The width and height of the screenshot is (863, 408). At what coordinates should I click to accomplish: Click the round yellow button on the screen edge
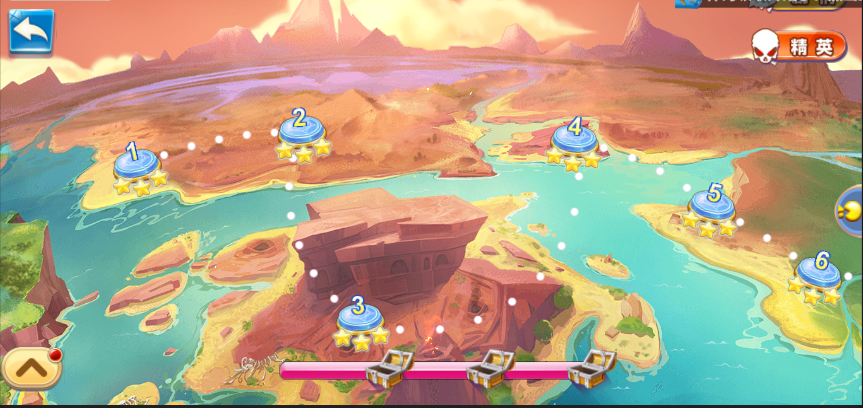849,211
